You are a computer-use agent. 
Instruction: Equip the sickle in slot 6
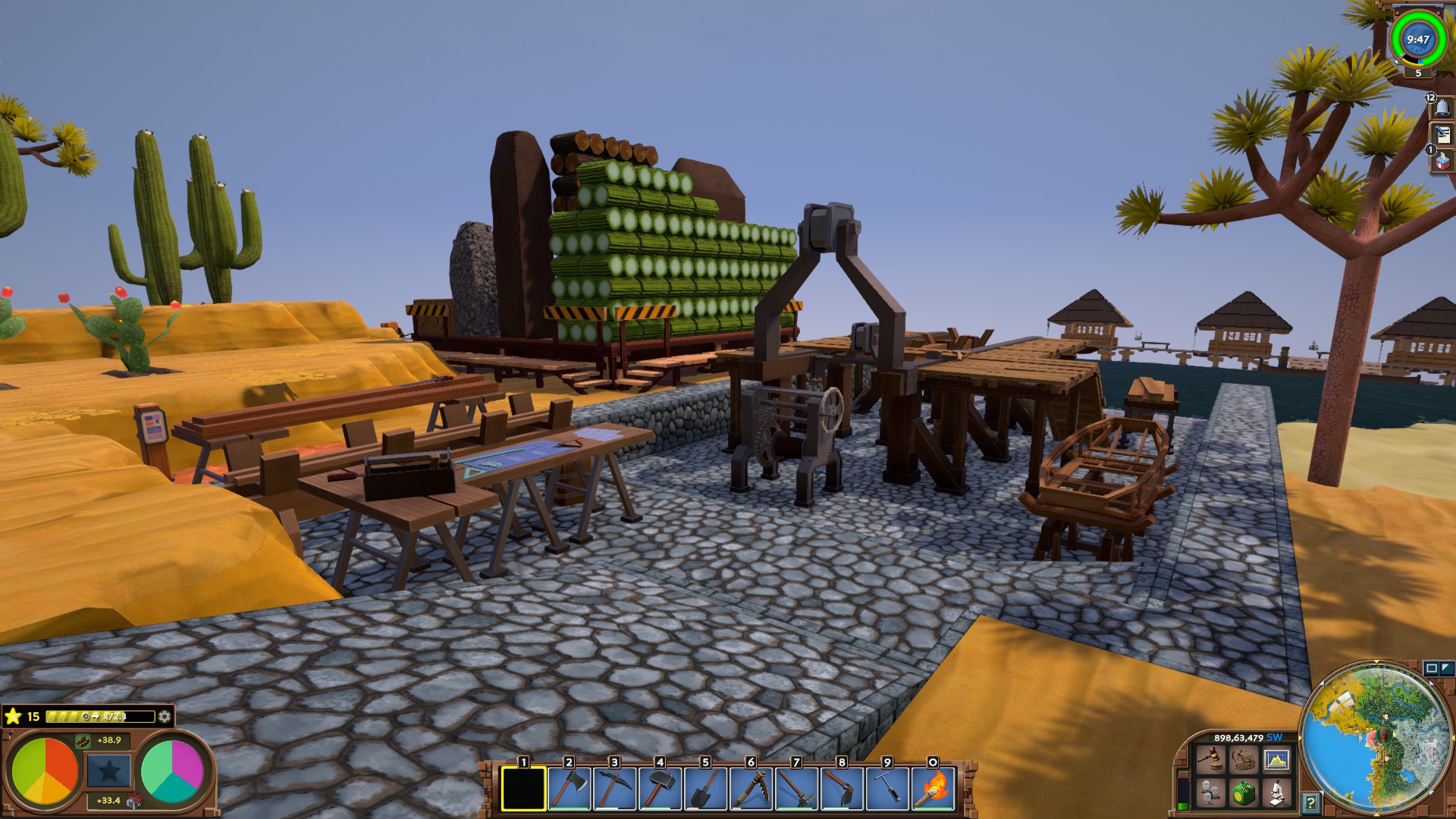pyautogui.click(x=751, y=789)
